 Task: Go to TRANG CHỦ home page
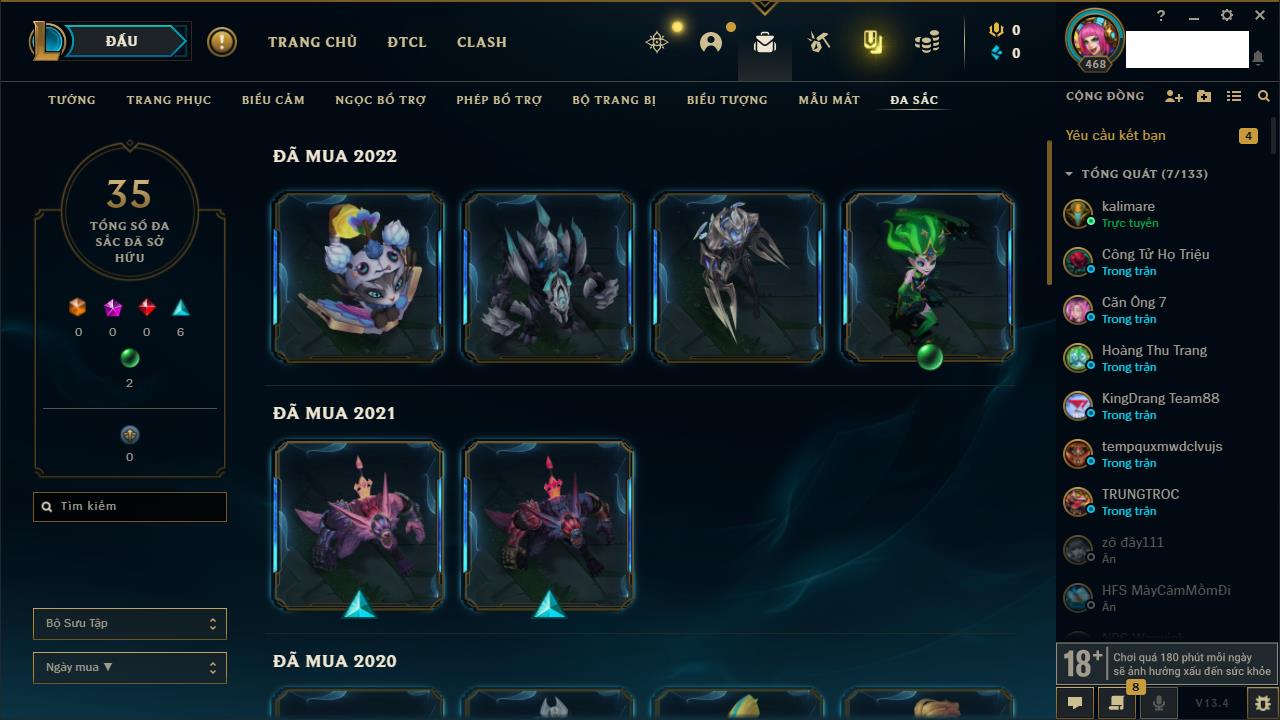[x=312, y=42]
